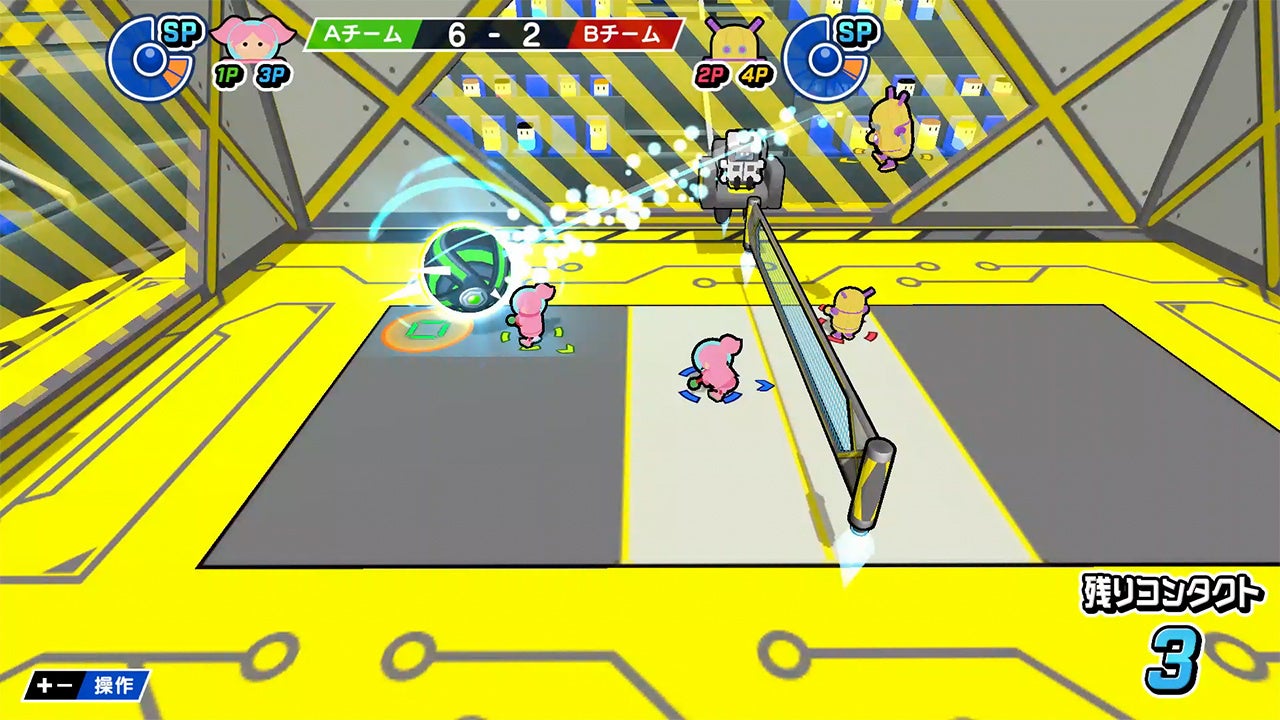Select the pink character portrait for Team A
This screenshot has height=720, width=1280.
click(x=254, y=38)
